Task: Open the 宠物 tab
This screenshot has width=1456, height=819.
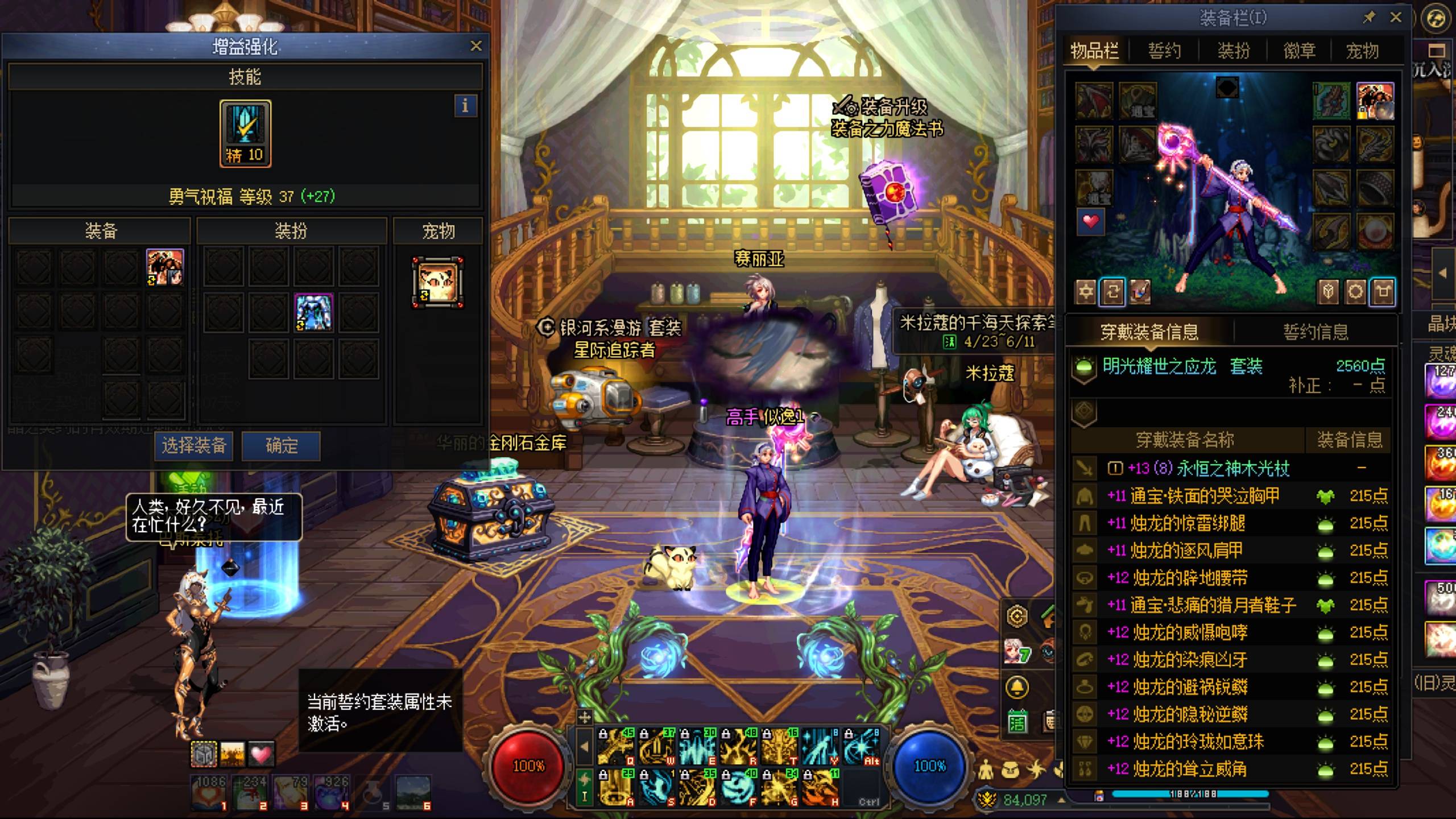Action: click(x=1362, y=51)
